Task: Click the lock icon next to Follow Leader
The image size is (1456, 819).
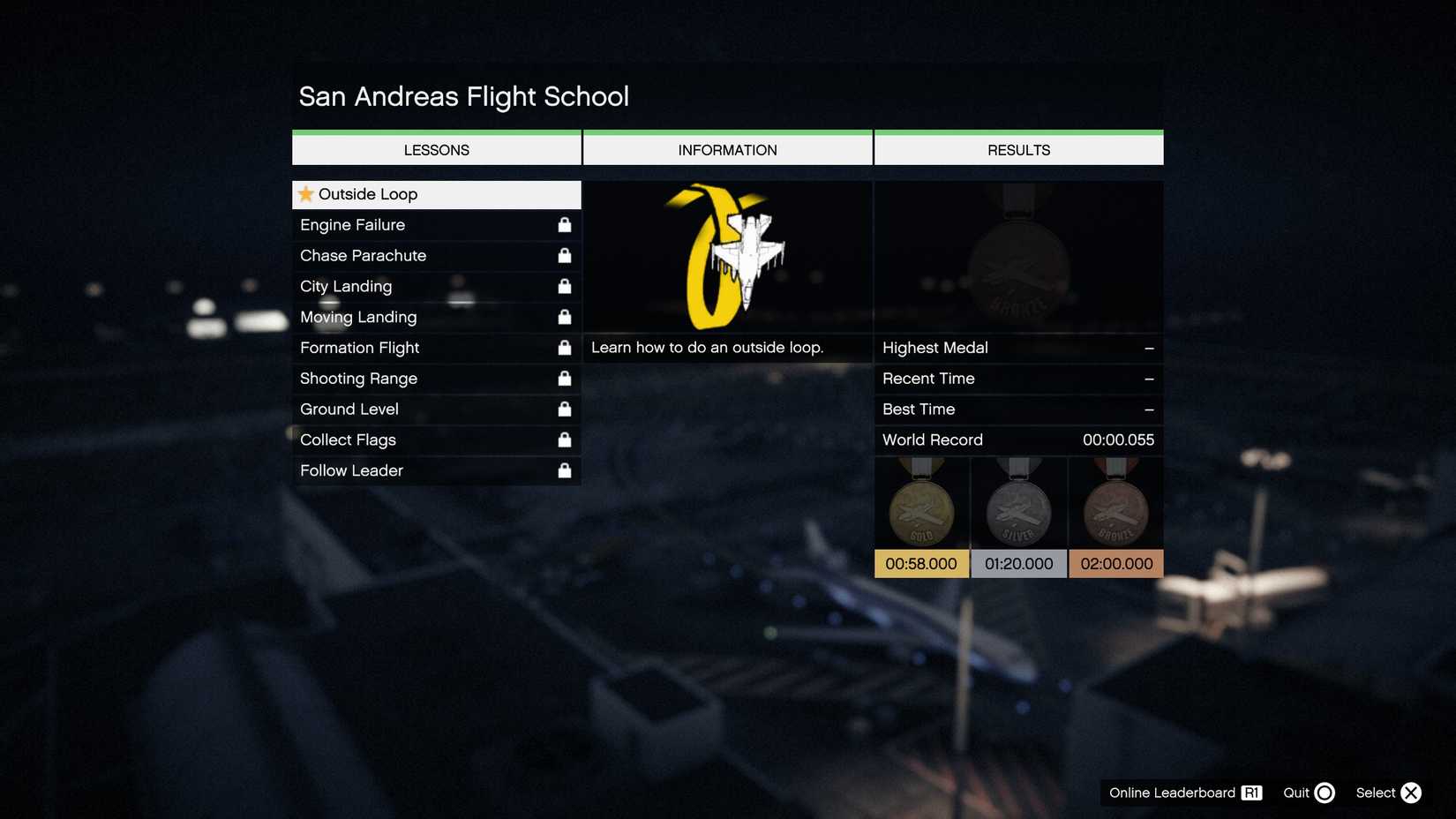Action: click(x=565, y=470)
